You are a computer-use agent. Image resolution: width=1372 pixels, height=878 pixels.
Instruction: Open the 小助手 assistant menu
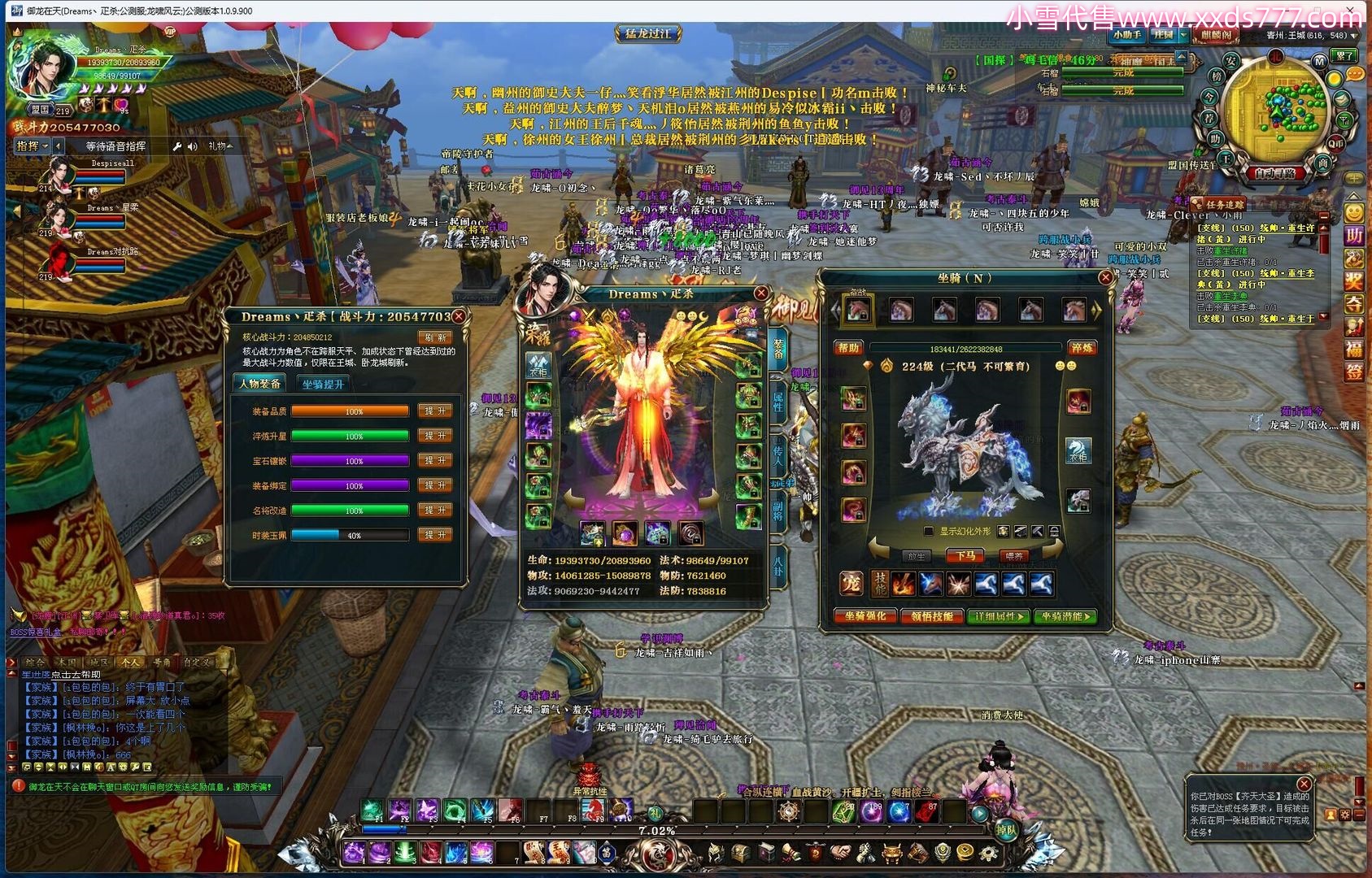click(x=1126, y=35)
